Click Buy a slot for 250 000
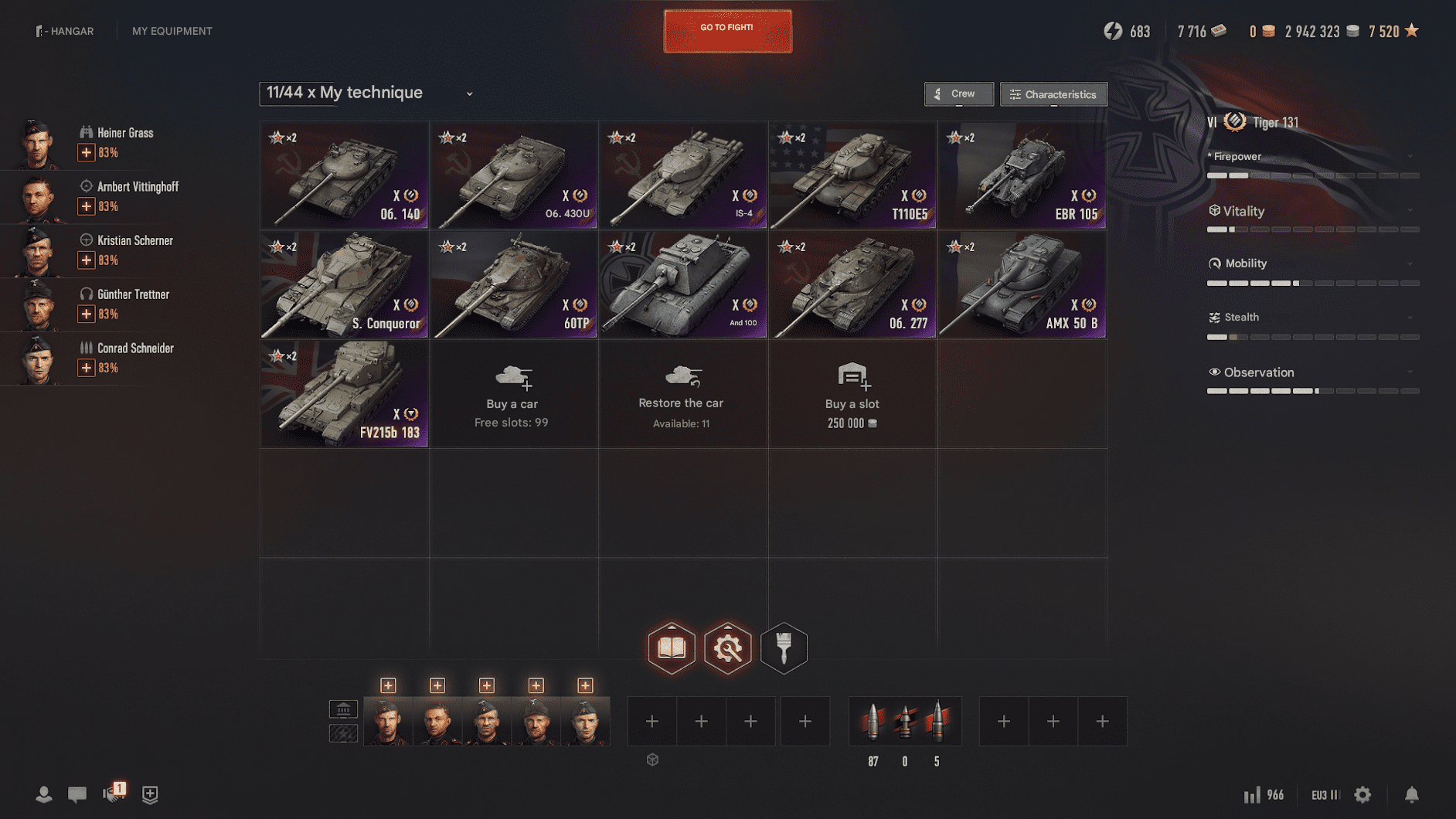This screenshot has height=819, width=1456. (x=852, y=395)
